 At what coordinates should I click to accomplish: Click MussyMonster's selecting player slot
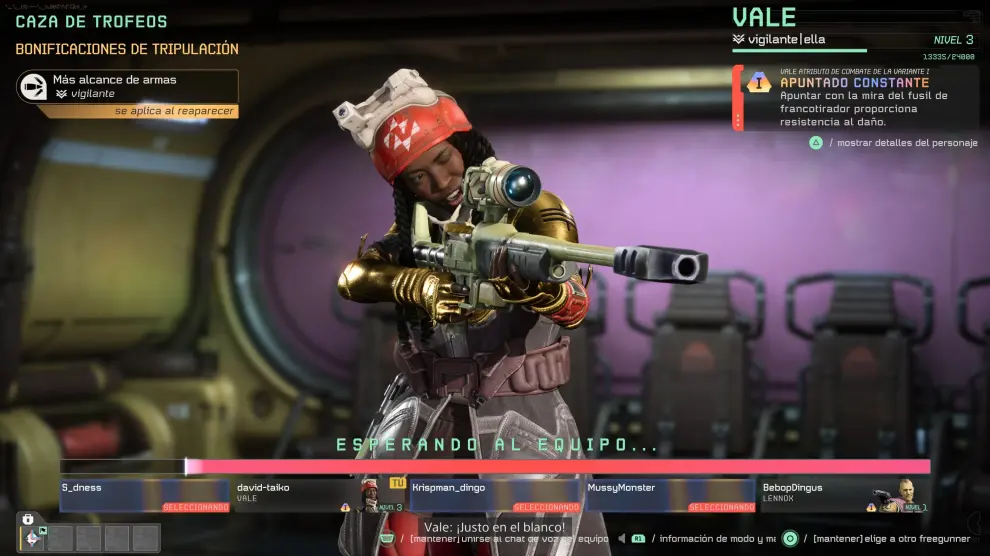coord(670,495)
